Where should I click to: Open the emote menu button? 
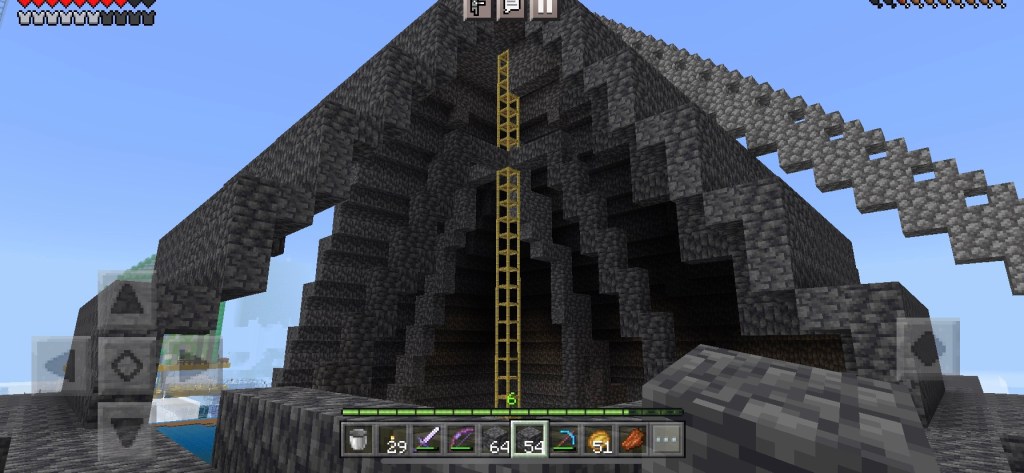479,8
